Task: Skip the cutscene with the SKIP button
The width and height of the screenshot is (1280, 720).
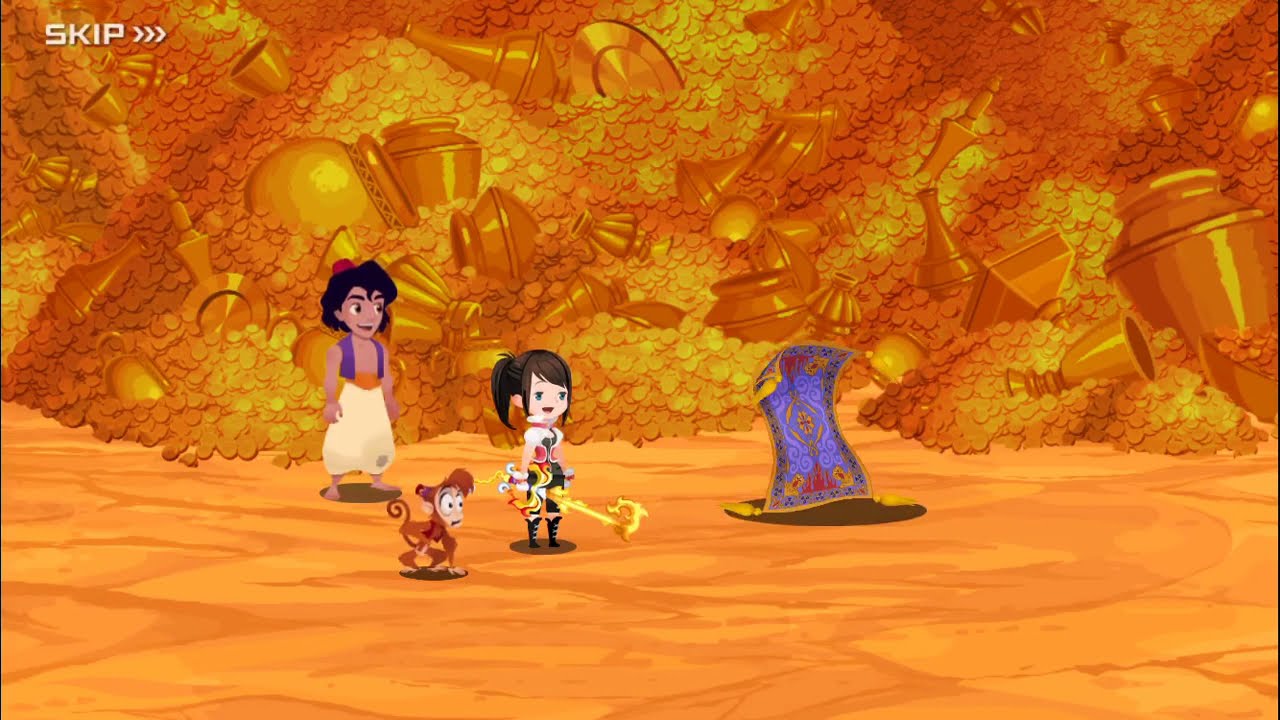Action: [x=104, y=35]
